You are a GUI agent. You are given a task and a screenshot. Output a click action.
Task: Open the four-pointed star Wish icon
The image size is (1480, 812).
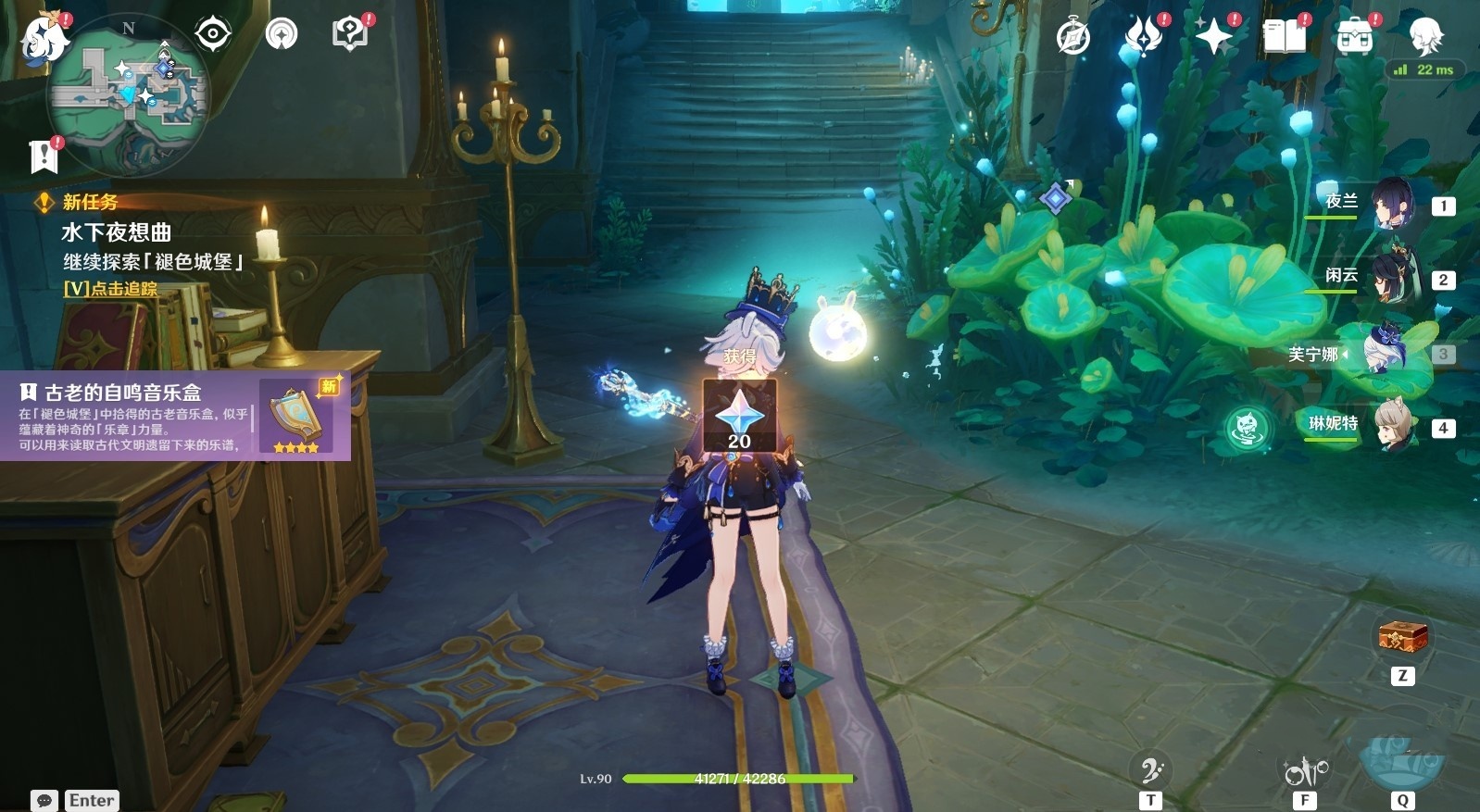tap(1213, 38)
